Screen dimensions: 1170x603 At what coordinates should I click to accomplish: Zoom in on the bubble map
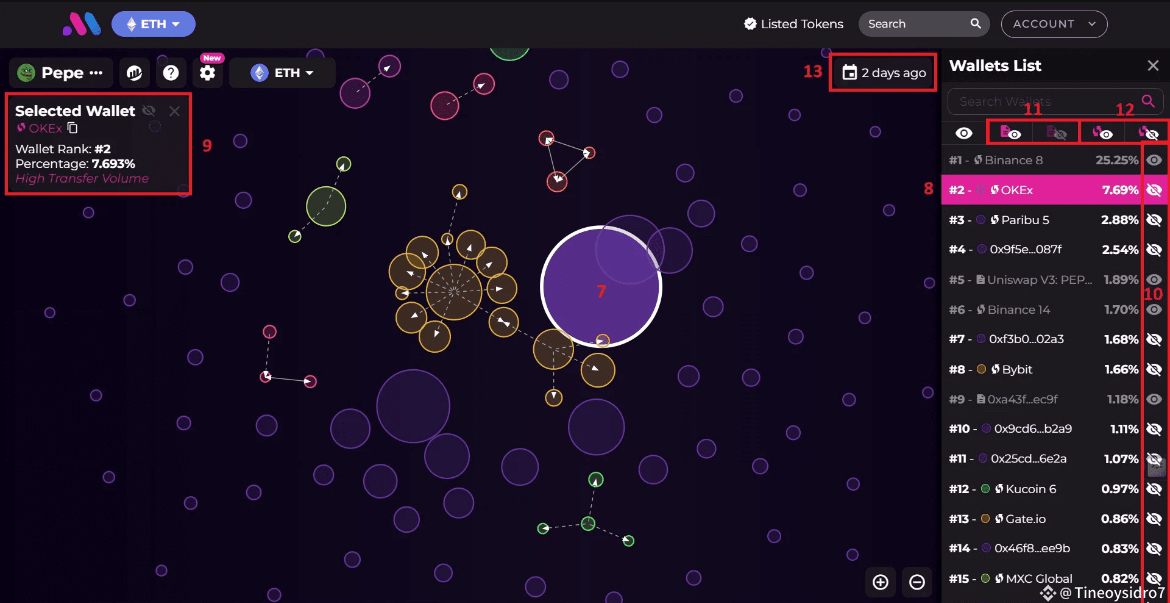pyautogui.click(x=880, y=582)
